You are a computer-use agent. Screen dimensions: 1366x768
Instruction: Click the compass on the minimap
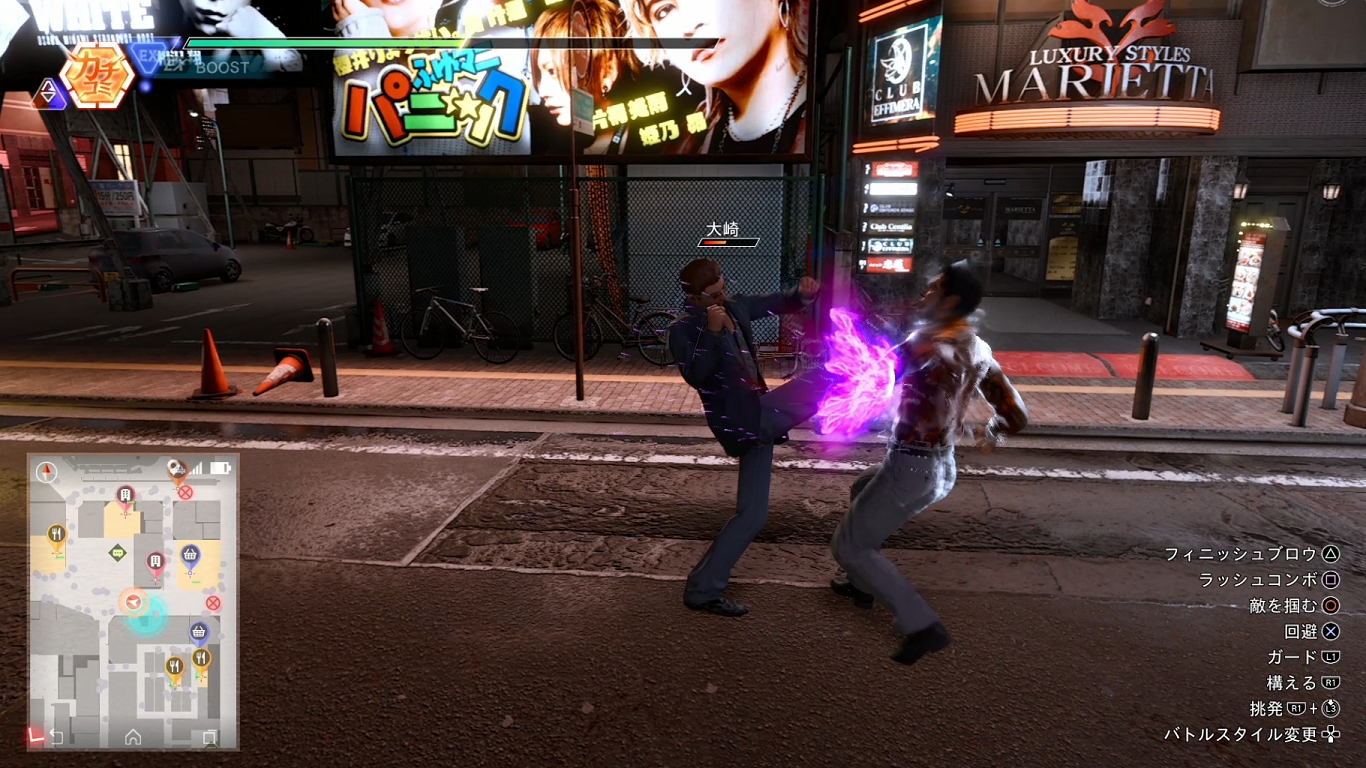(47, 472)
